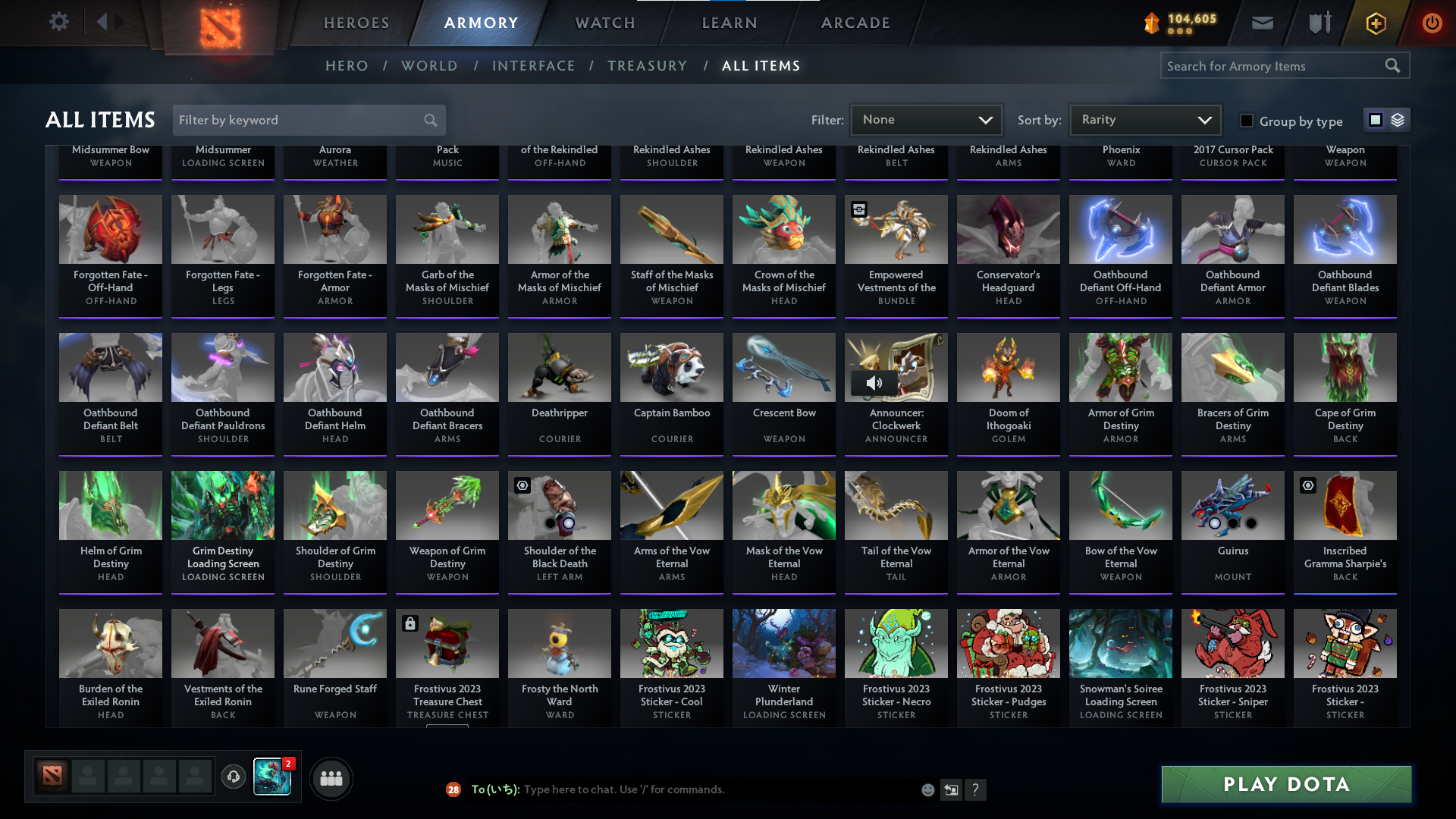Open the friends list icon
Viewport: 1456px width, 819px height.
(330, 778)
